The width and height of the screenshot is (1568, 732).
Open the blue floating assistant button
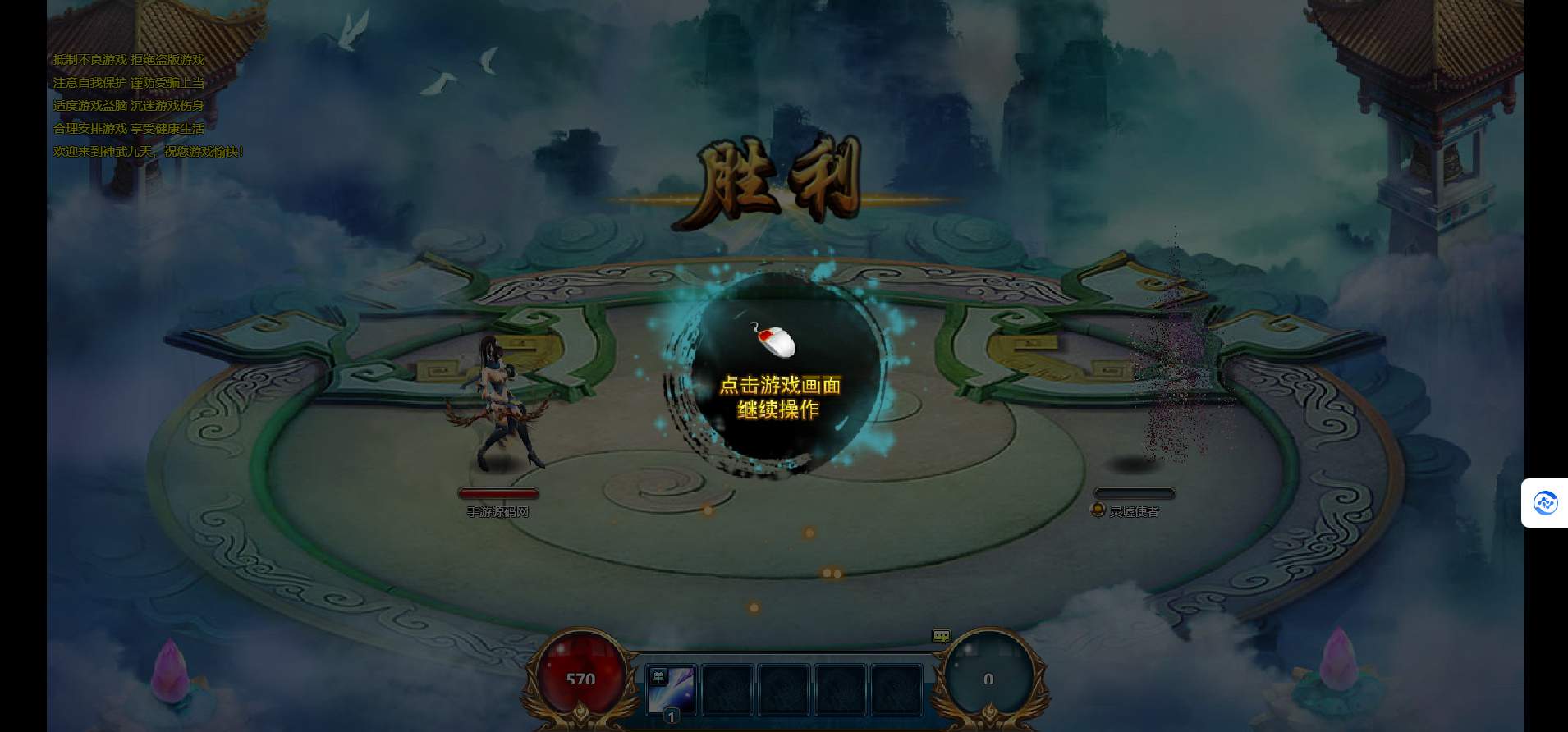click(1545, 503)
